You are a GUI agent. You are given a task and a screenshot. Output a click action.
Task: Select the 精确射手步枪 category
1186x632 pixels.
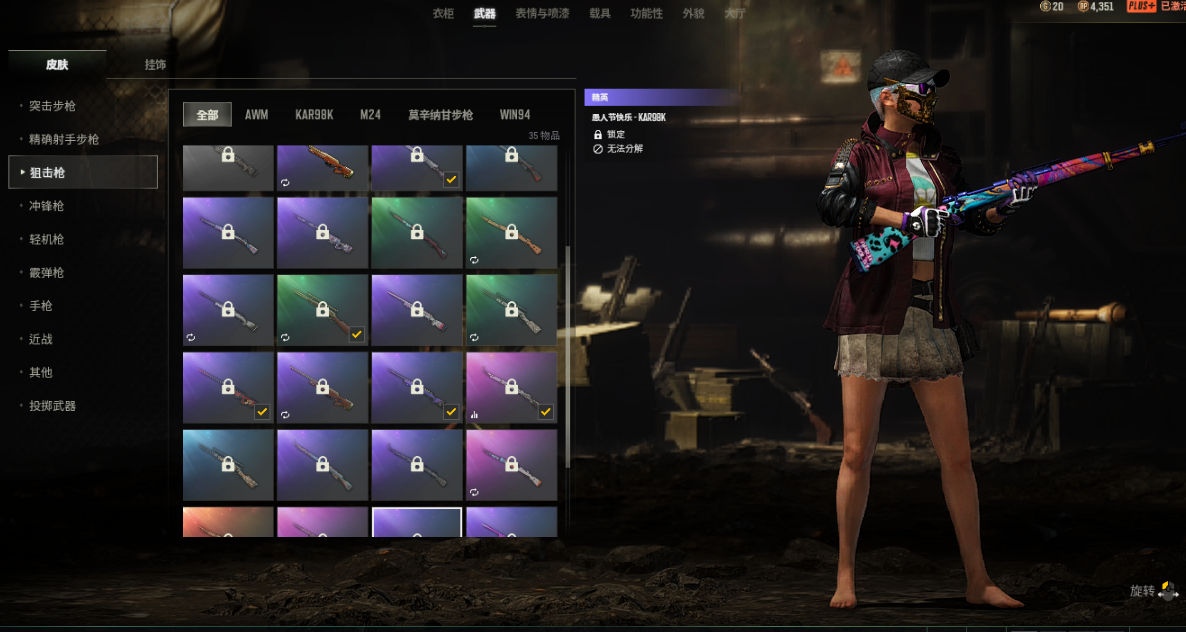coord(64,140)
